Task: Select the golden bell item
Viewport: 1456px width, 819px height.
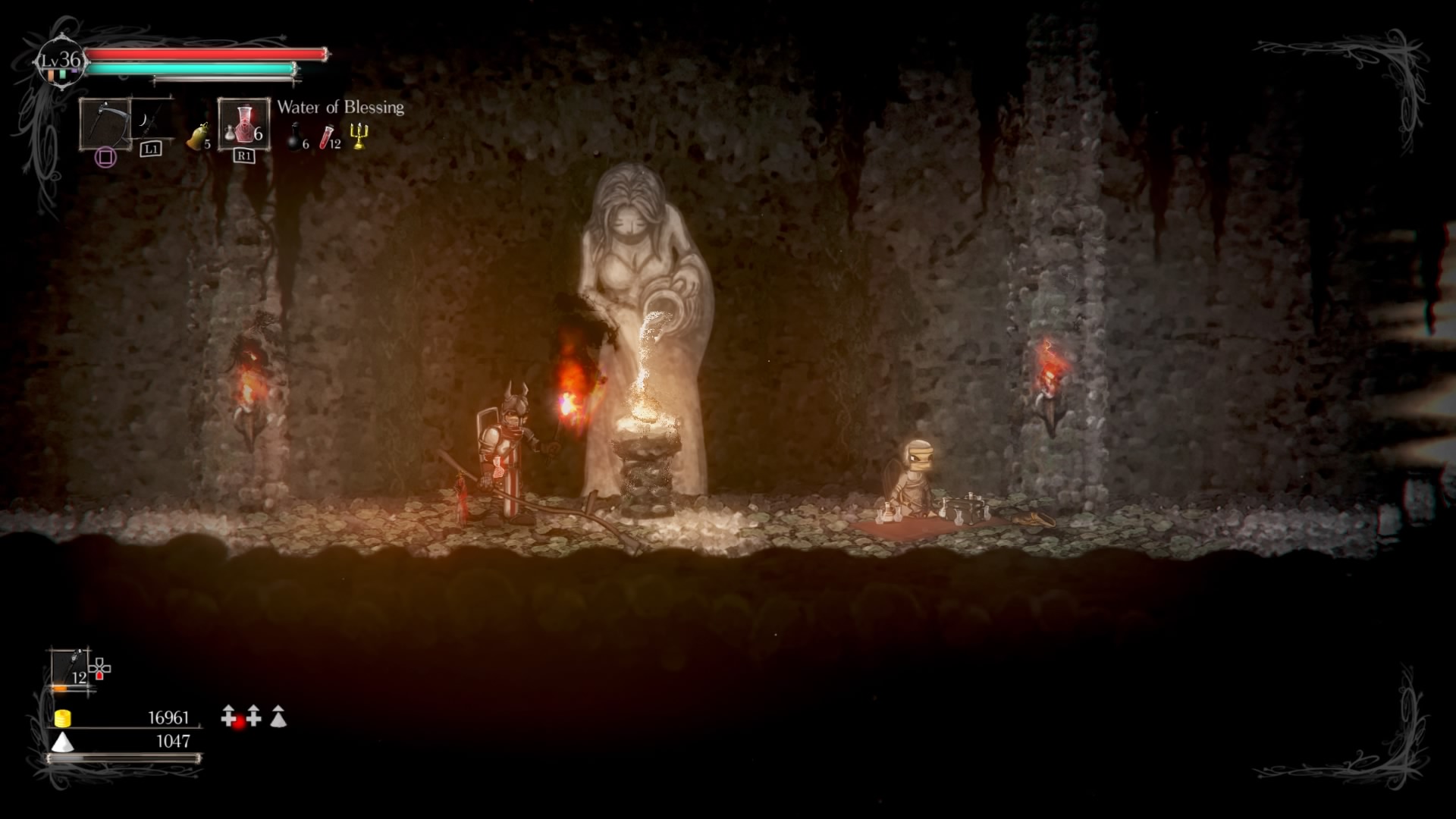Action: coord(197,136)
